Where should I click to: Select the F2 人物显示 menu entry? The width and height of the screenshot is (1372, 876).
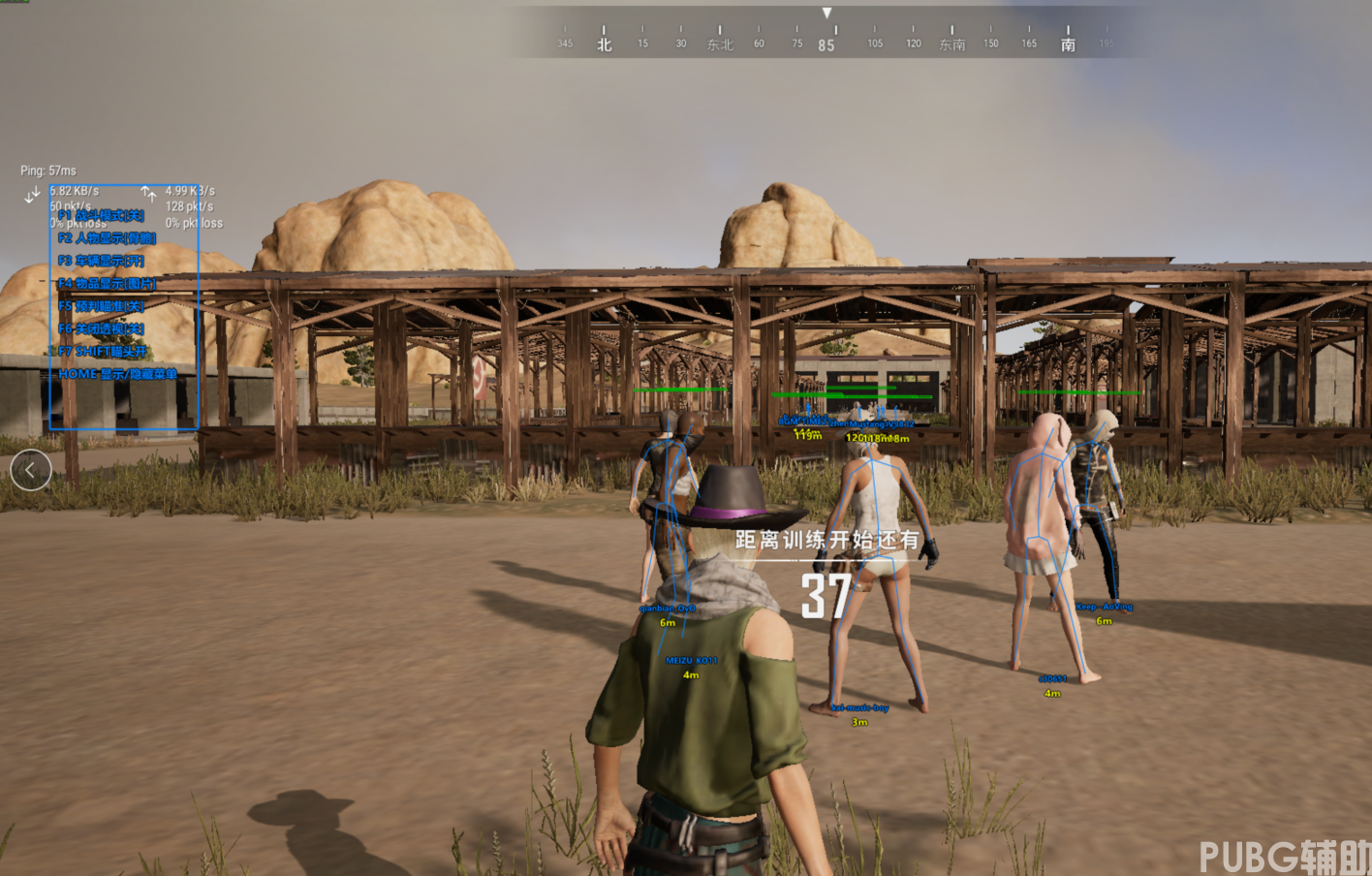coord(107,238)
